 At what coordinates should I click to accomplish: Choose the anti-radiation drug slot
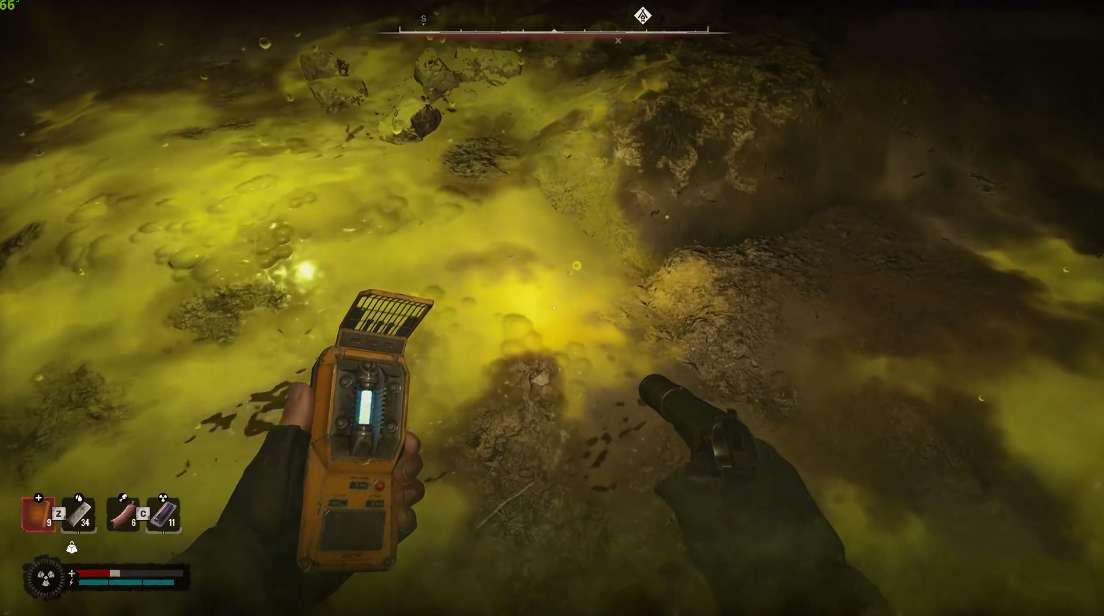162,513
